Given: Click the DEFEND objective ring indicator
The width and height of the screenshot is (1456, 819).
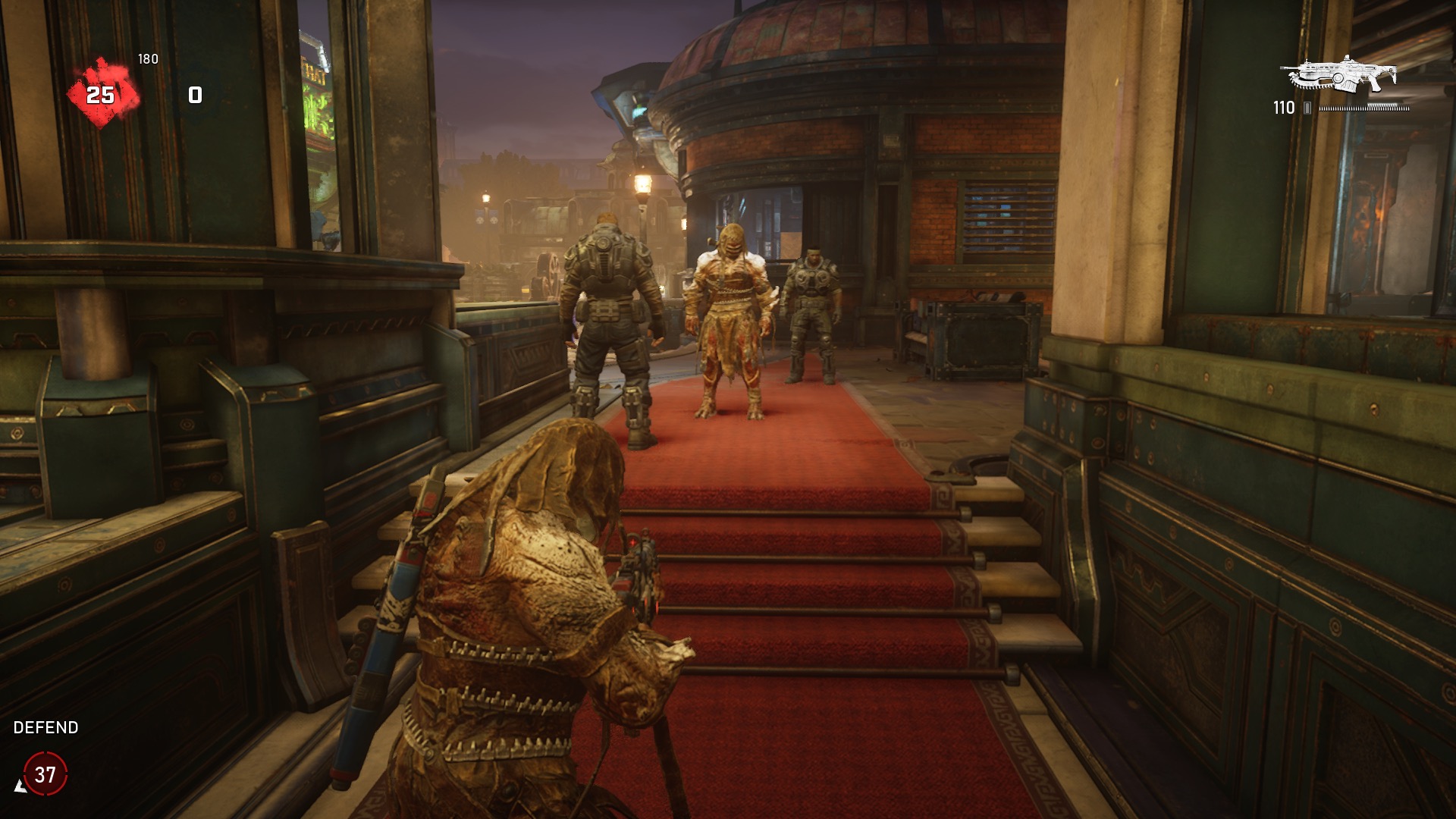Looking at the screenshot, I should [45, 774].
